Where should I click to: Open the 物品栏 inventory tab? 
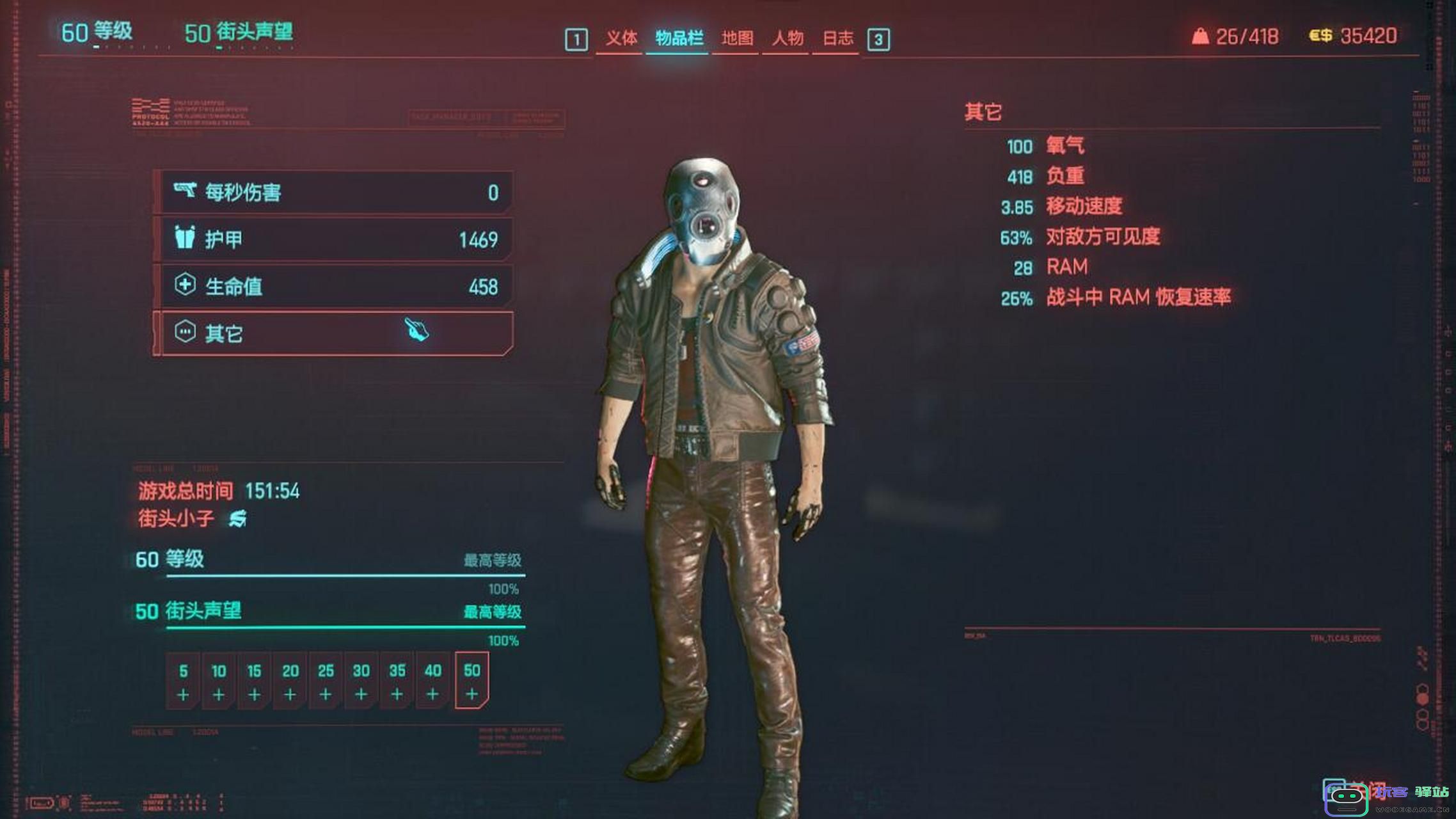(x=679, y=38)
